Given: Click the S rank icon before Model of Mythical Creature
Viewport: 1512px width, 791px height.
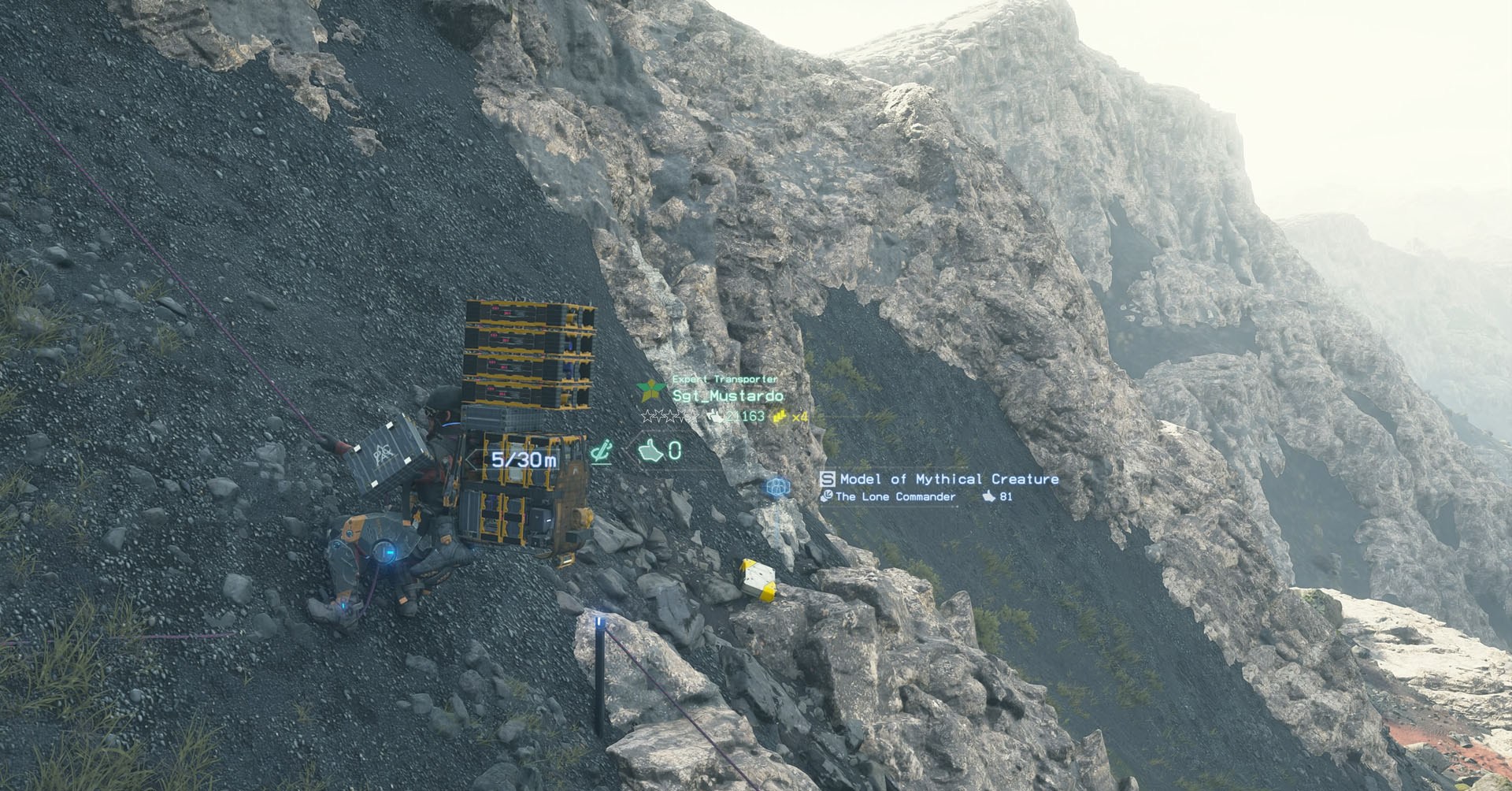Looking at the screenshot, I should (828, 479).
